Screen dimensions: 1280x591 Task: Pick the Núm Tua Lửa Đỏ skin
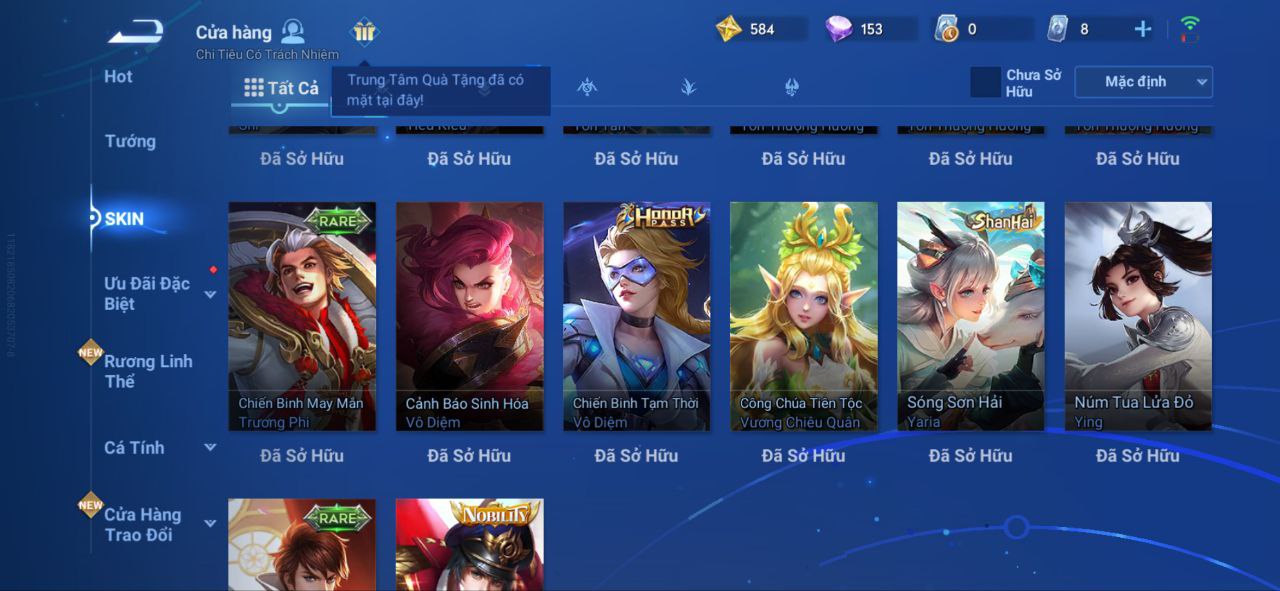(x=1137, y=316)
